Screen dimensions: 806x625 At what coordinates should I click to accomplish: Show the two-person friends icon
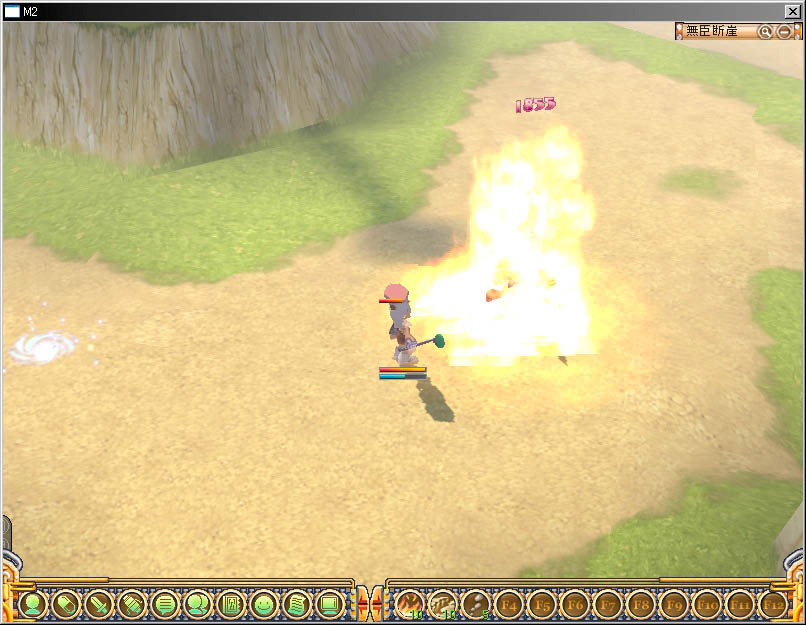(198, 604)
